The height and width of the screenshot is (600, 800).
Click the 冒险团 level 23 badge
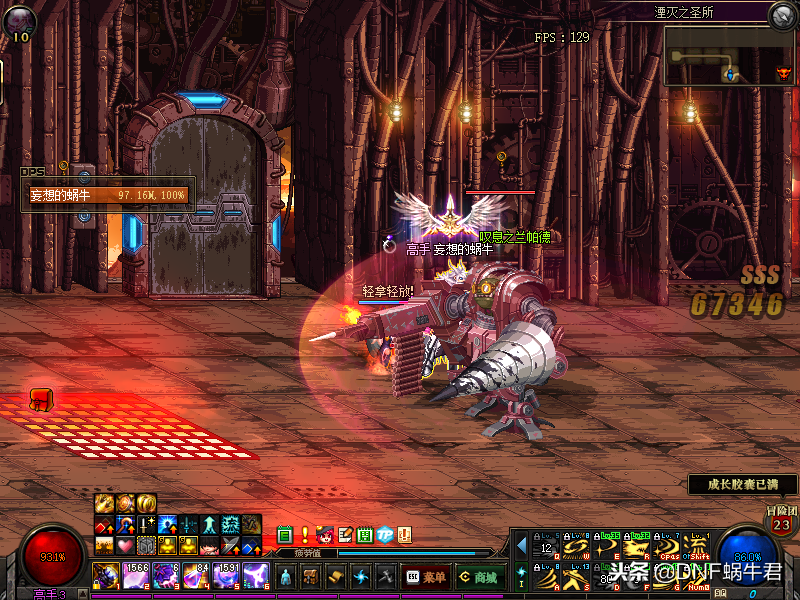pos(780,521)
